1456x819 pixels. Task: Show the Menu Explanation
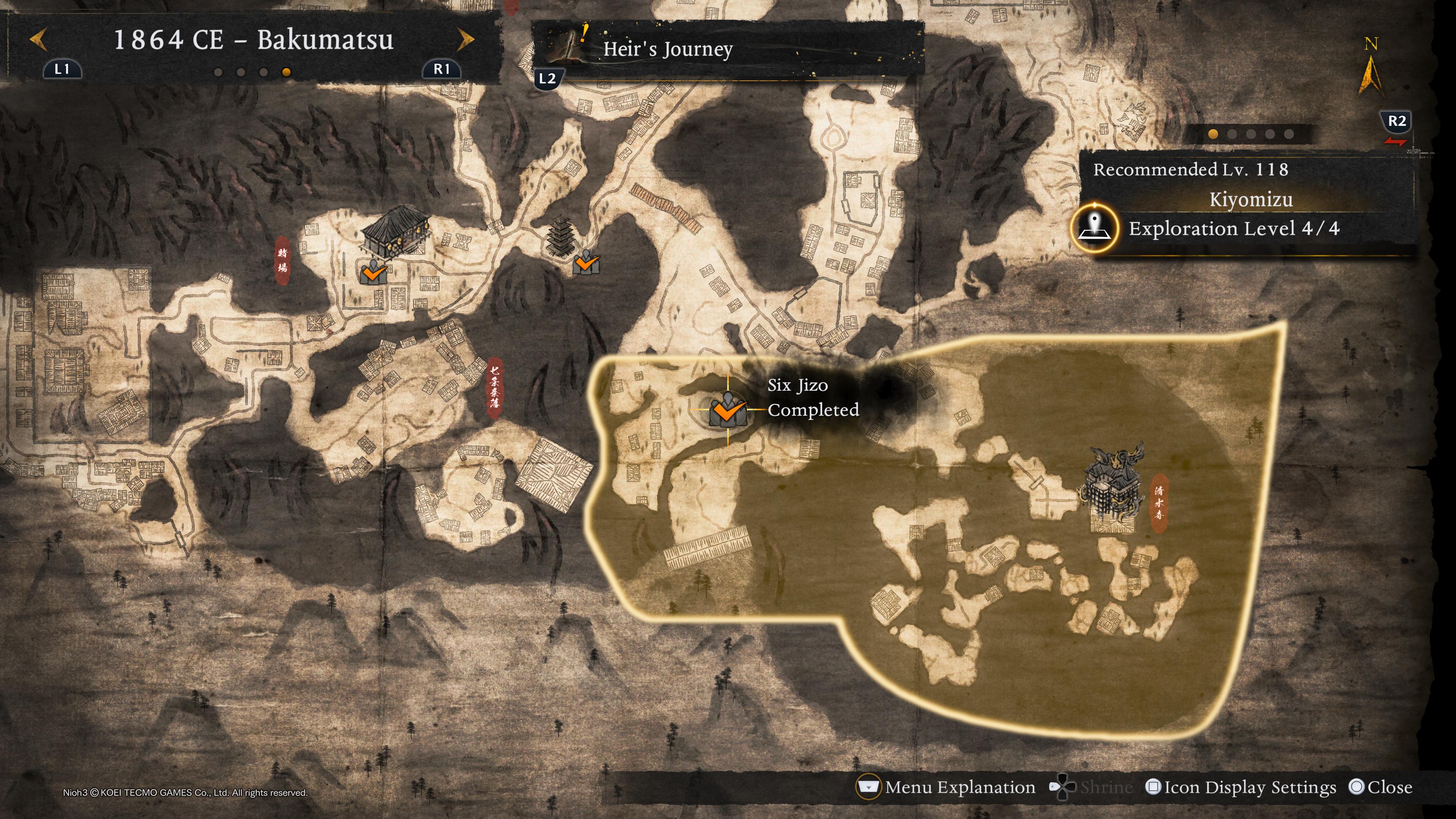pos(947,788)
